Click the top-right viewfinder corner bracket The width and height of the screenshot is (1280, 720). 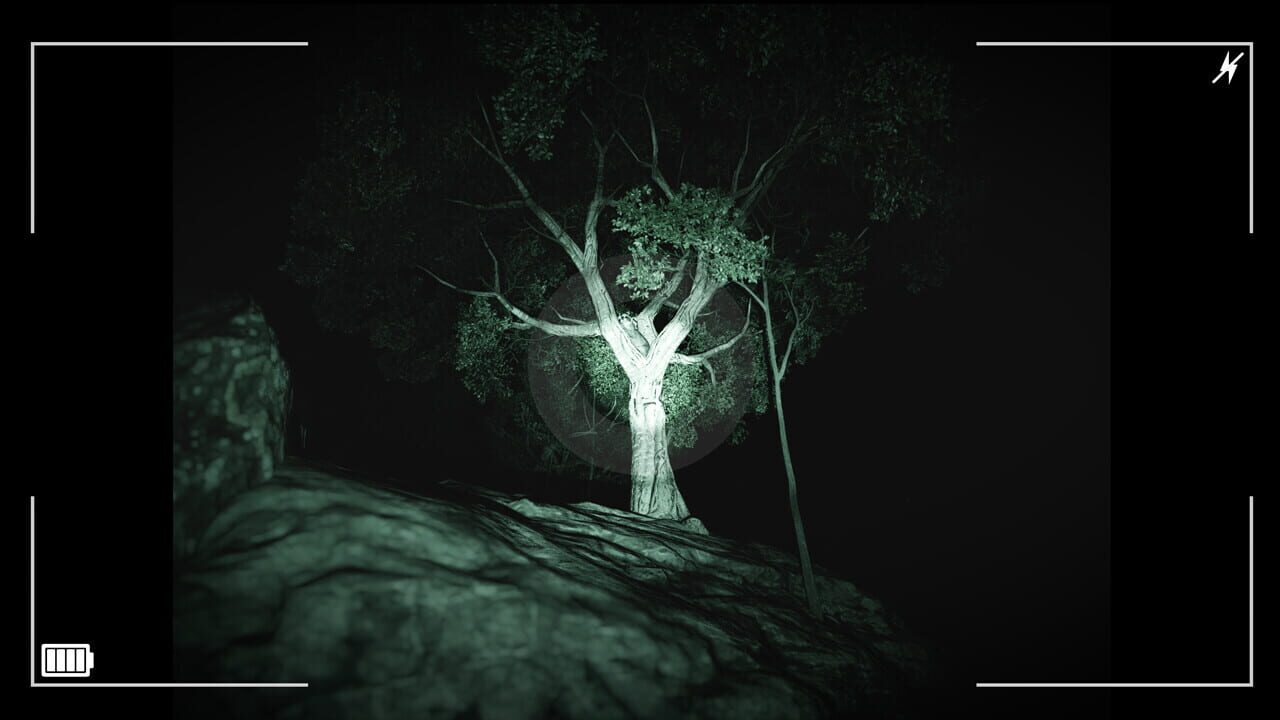coord(1248,44)
